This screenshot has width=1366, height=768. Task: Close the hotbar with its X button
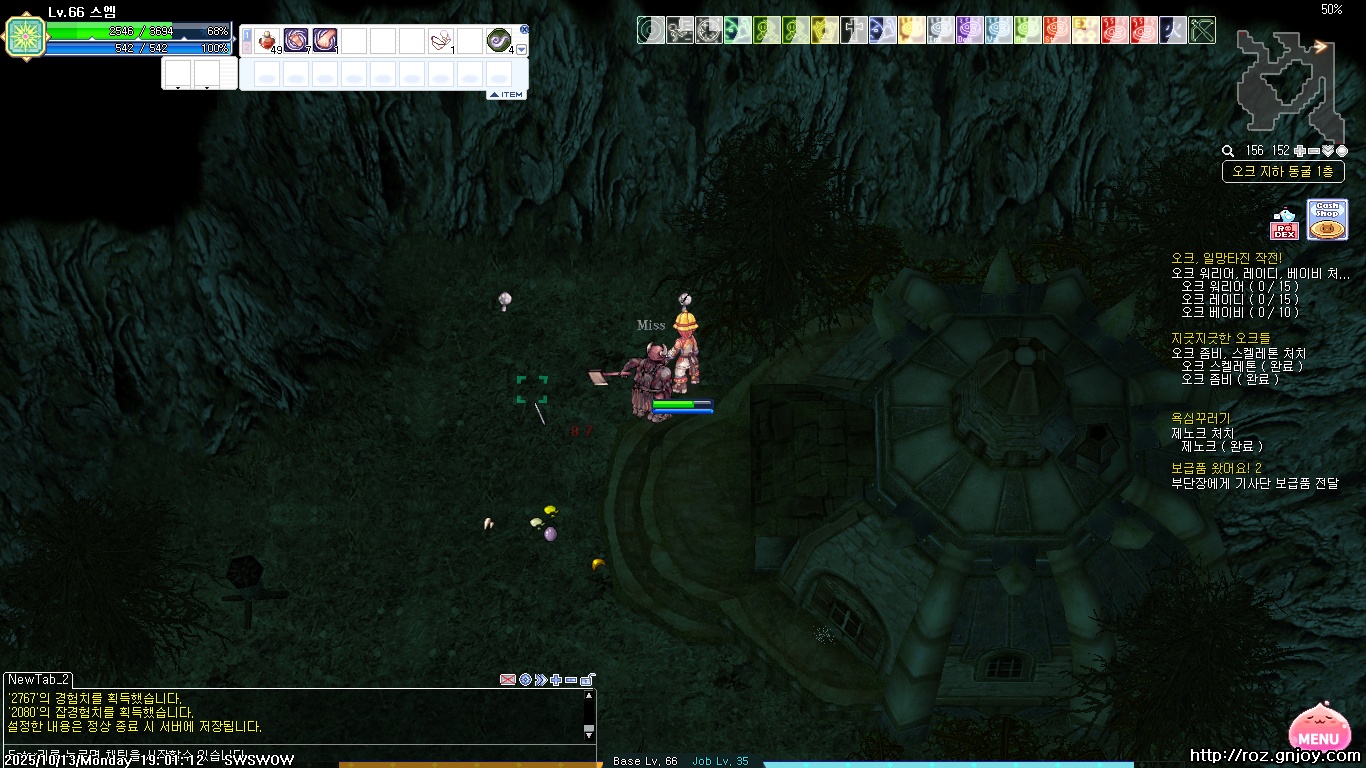point(524,30)
